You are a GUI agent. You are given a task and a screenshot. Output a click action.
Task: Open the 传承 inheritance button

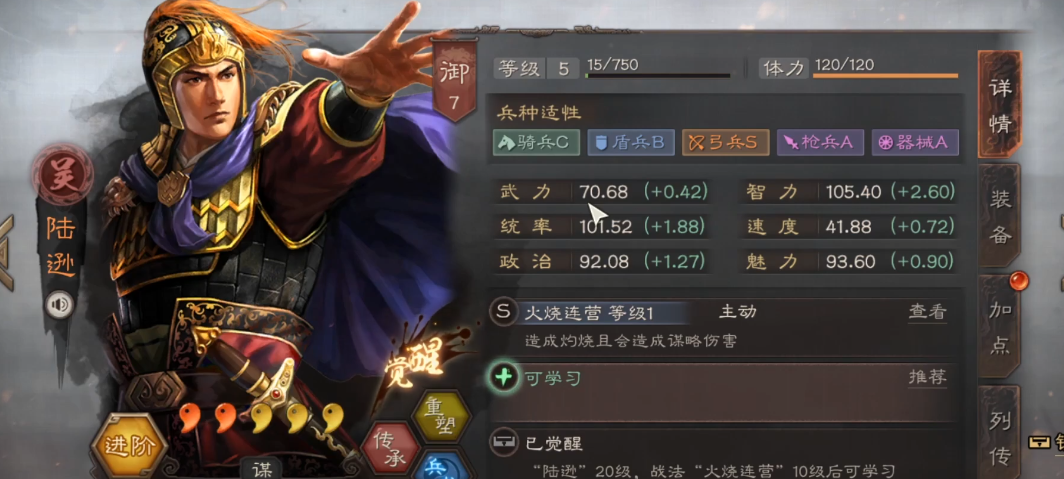tap(390, 447)
